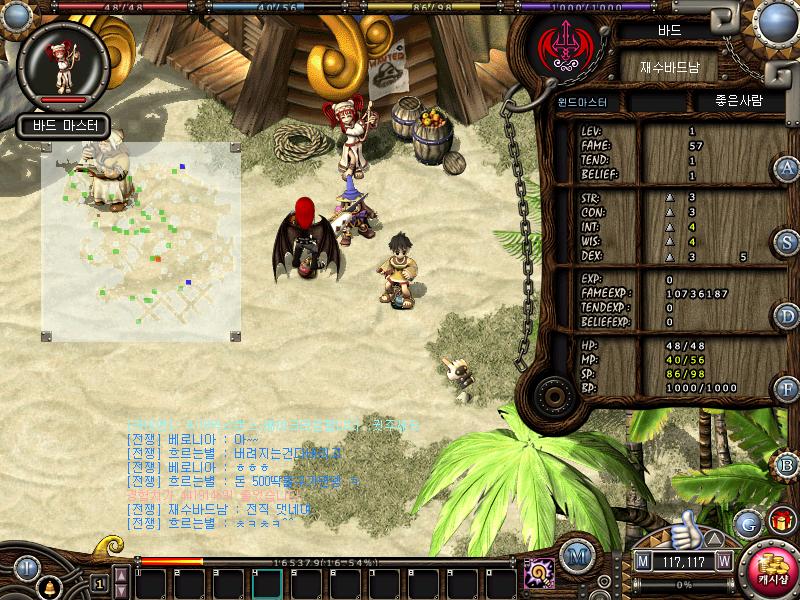Click the round D button
800x600 pixels.
point(788,316)
